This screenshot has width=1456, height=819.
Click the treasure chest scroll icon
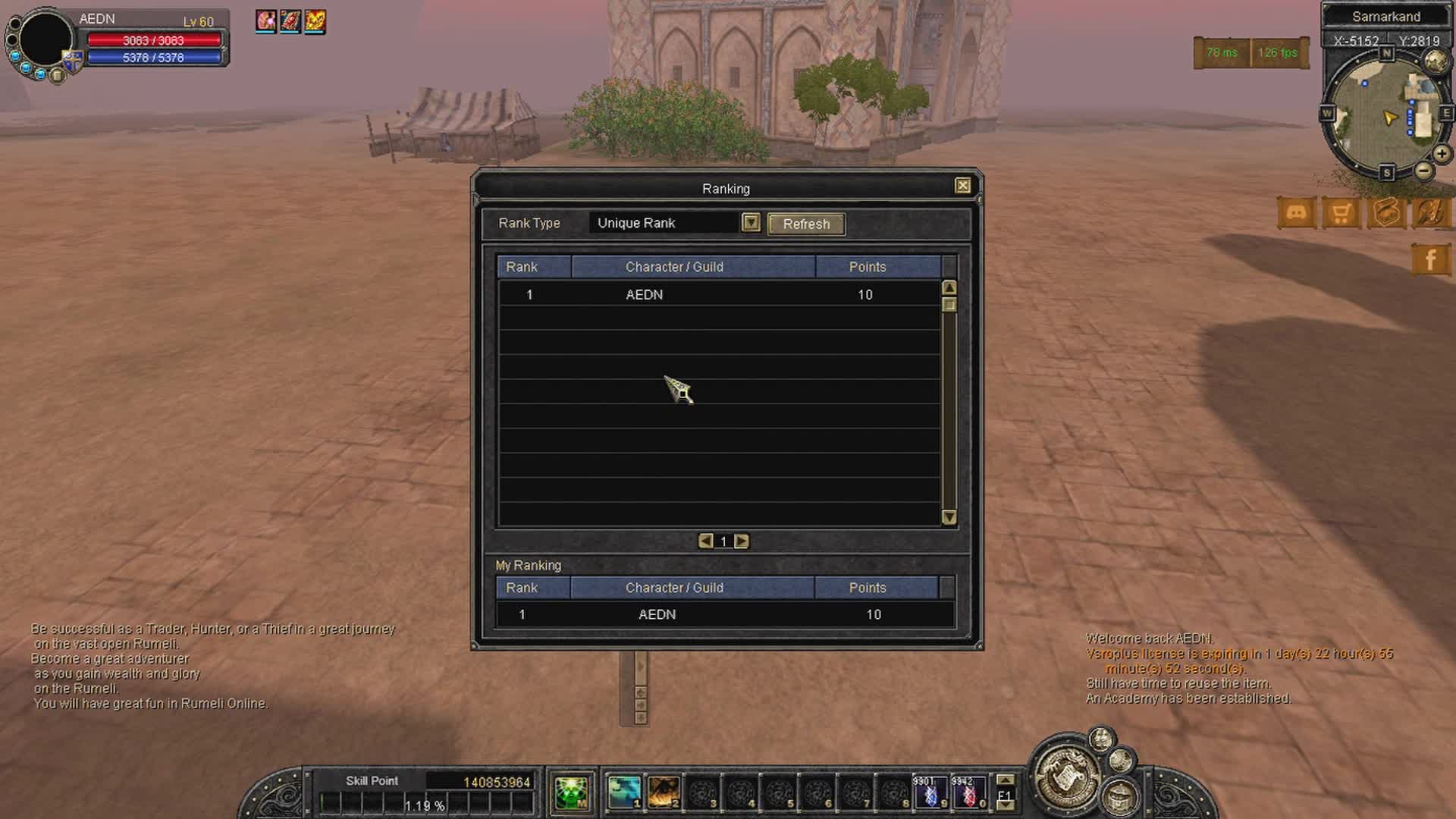1386,213
